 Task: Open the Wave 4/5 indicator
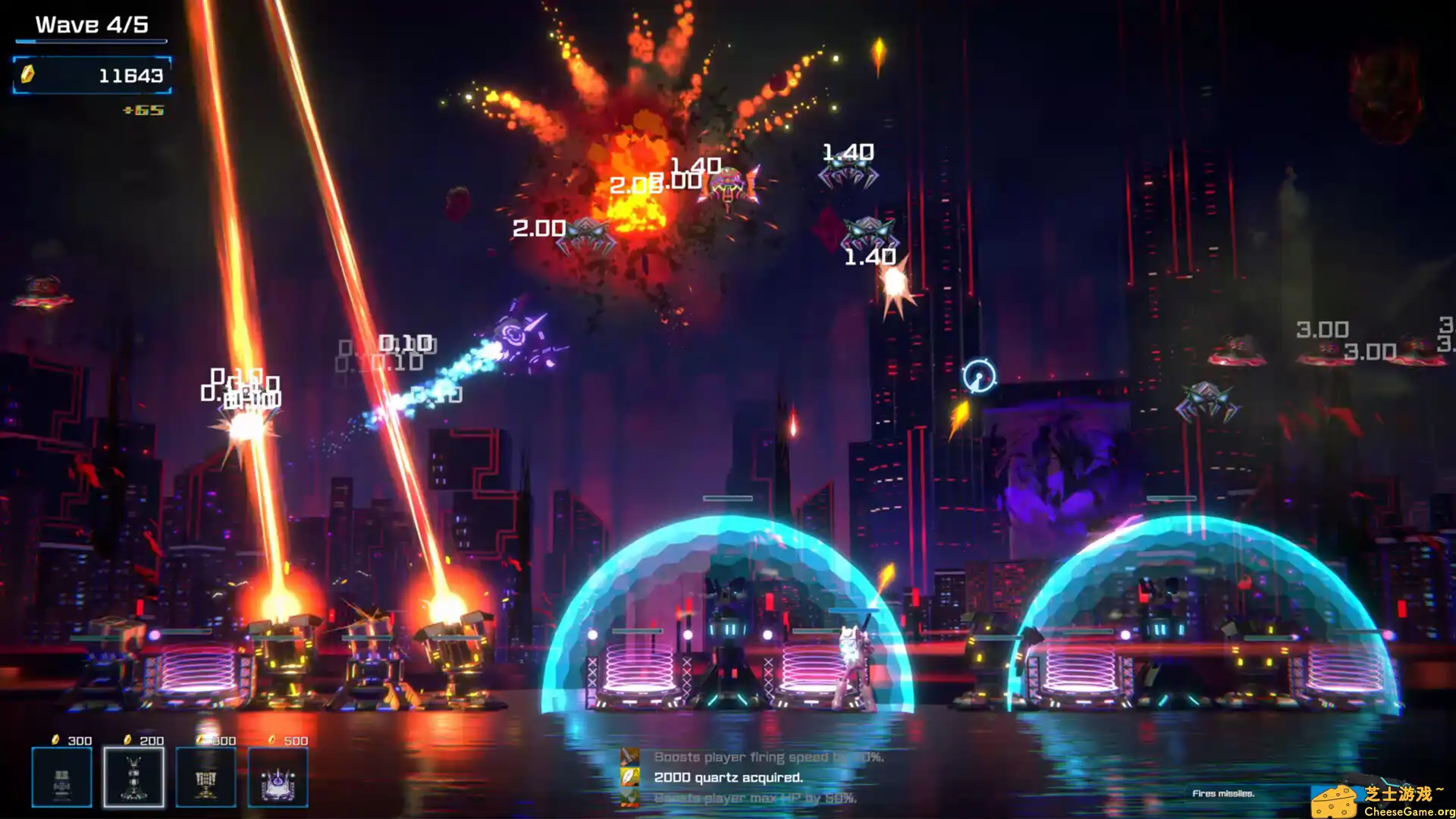(x=91, y=24)
